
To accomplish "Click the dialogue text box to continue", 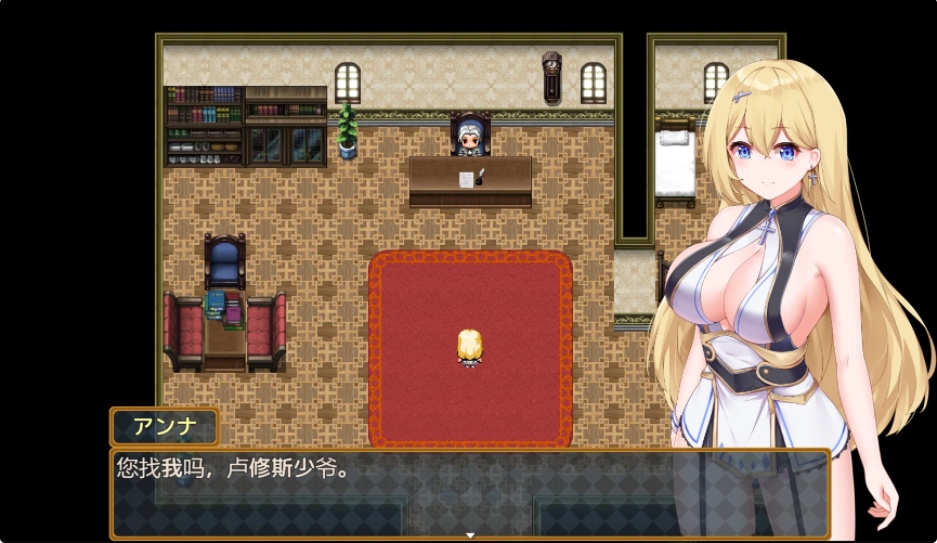I will [x=400, y=492].
